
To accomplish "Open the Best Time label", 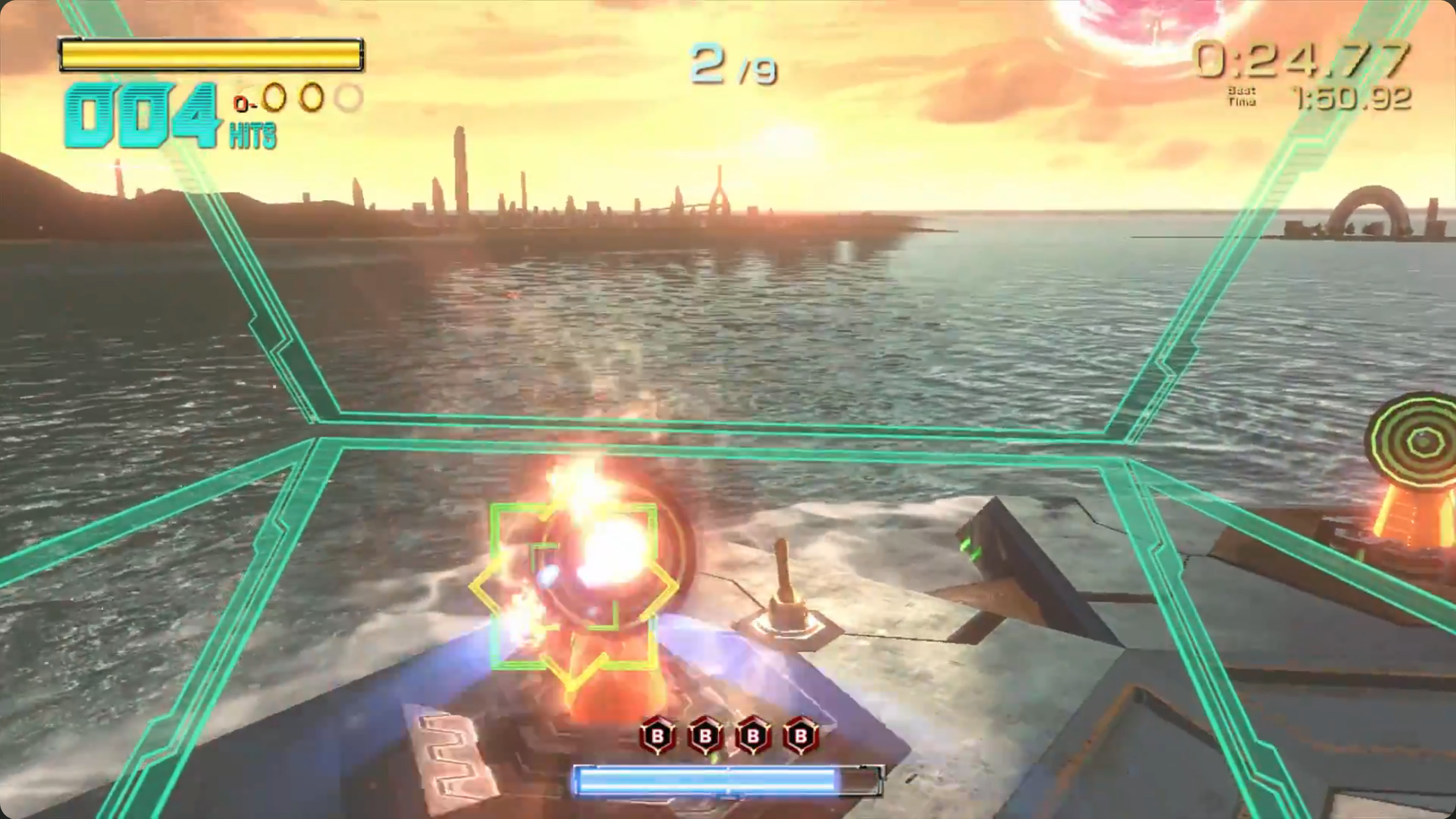I will point(1243,96).
